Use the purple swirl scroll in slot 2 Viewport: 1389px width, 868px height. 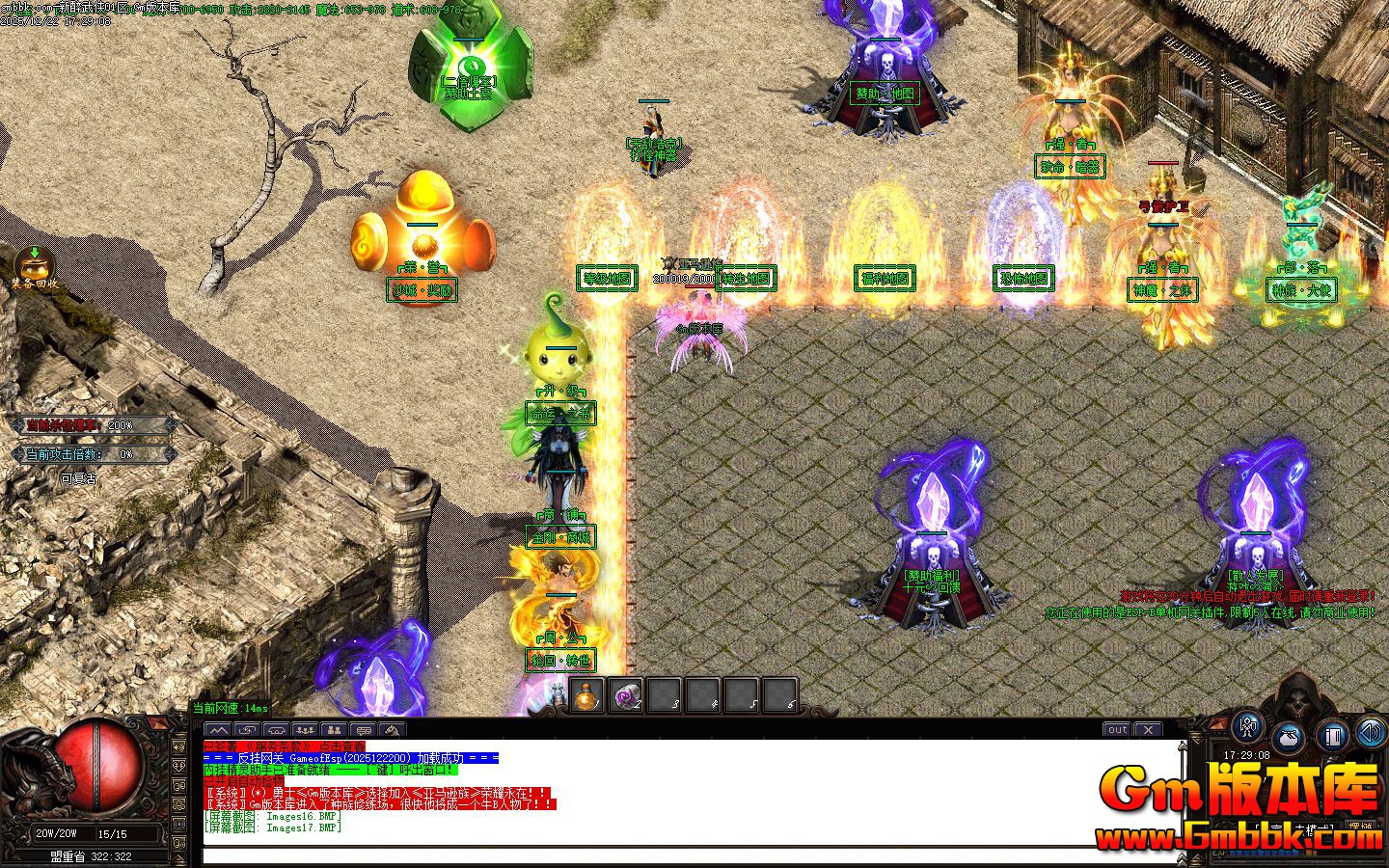[625, 696]
